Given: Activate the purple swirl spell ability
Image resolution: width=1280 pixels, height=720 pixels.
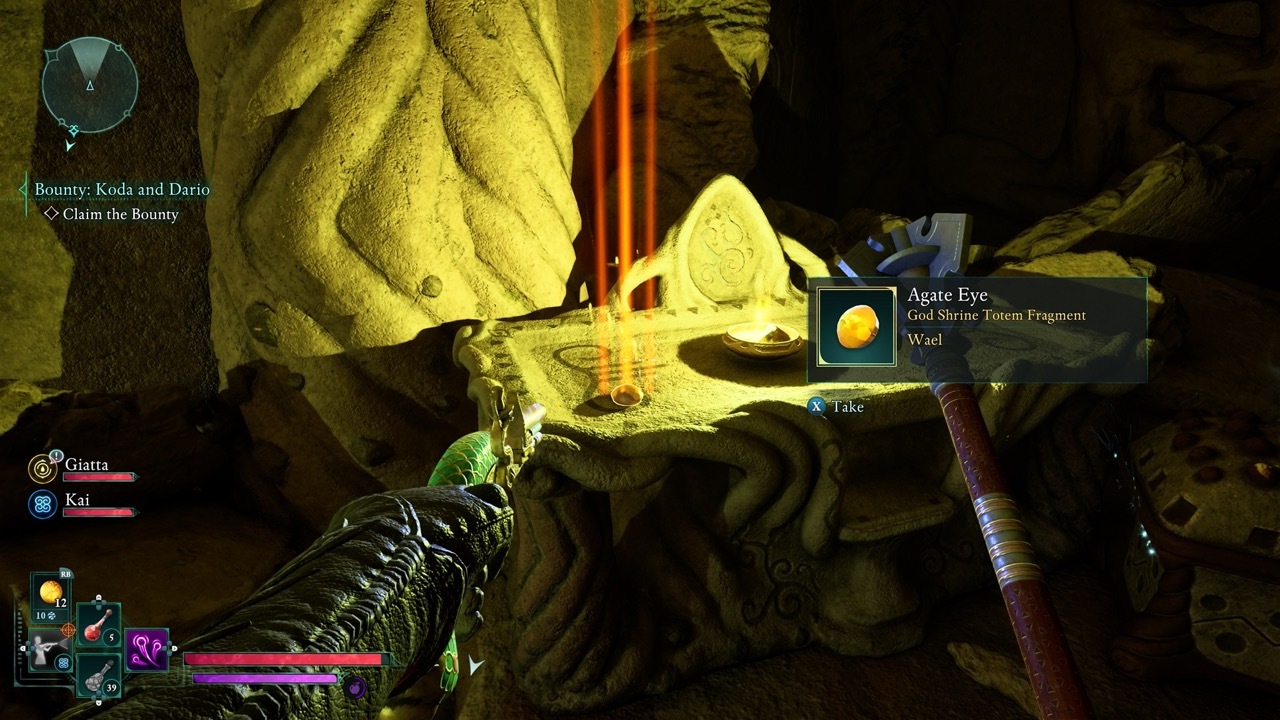Looking at the screenshot, I should point(146,650).
